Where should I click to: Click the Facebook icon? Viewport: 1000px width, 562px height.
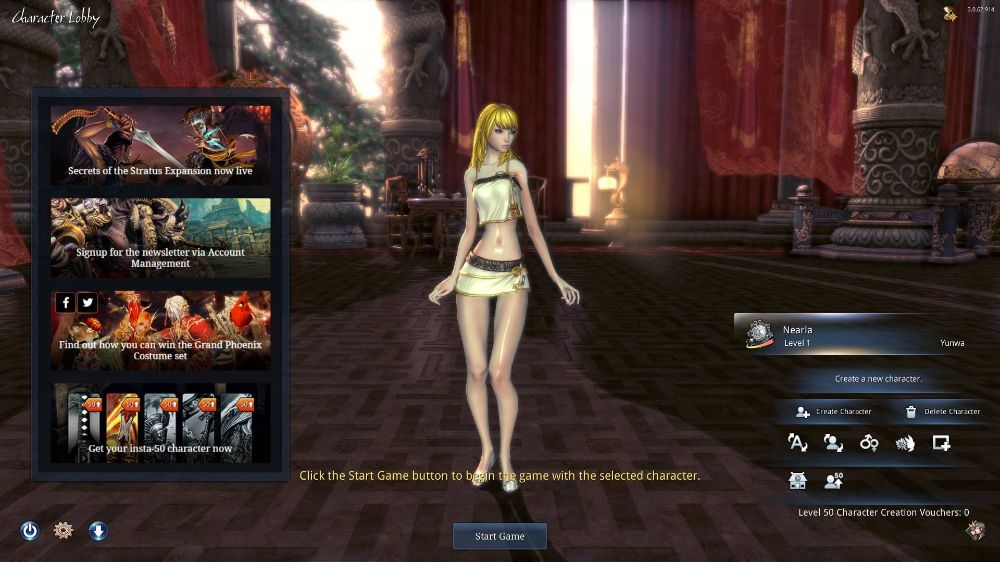click(x=66, y=302)
